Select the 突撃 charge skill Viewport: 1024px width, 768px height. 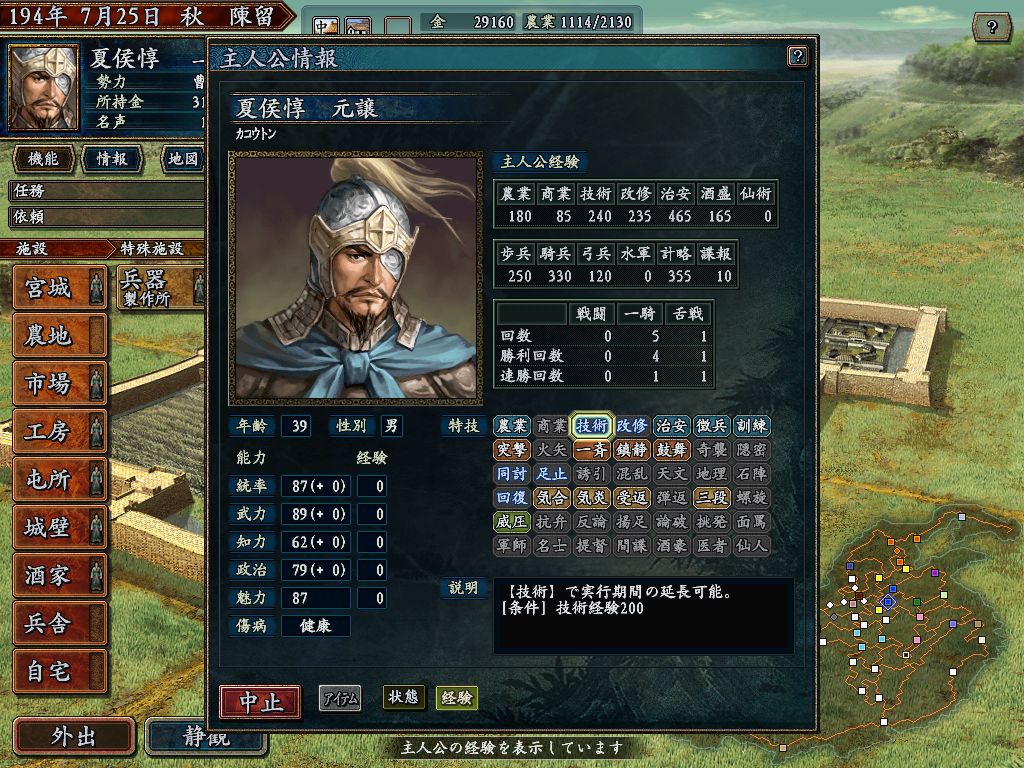click(x=511, y=450)
